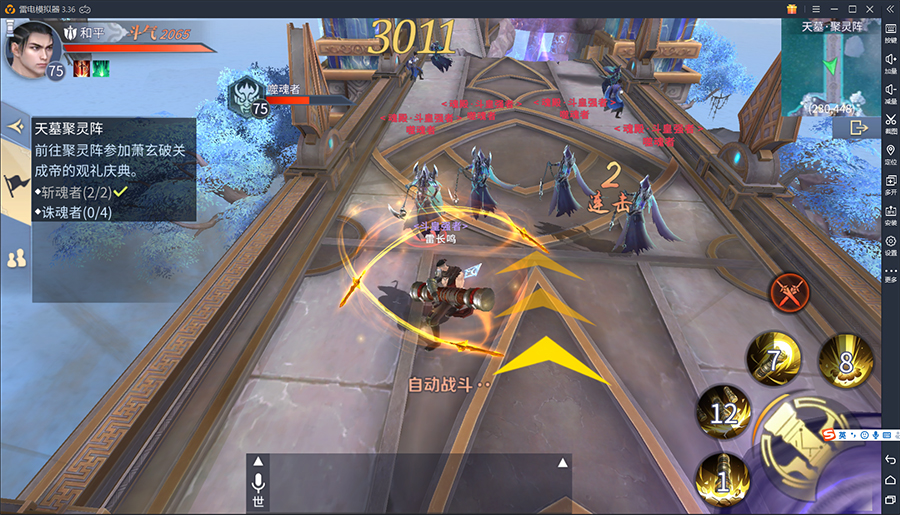This screenshot has height=515, width=900.
Task: Expand the chat box with right arrow
Action: [562, 462]
